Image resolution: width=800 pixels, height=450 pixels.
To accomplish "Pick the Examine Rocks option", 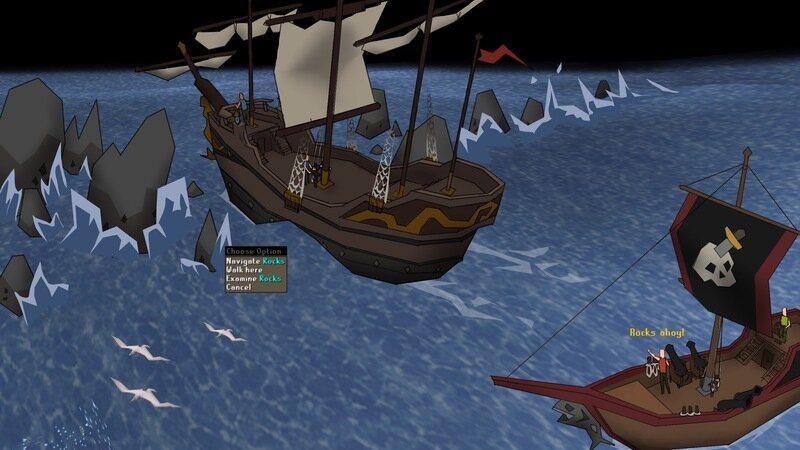I will [x=254, y=279].
